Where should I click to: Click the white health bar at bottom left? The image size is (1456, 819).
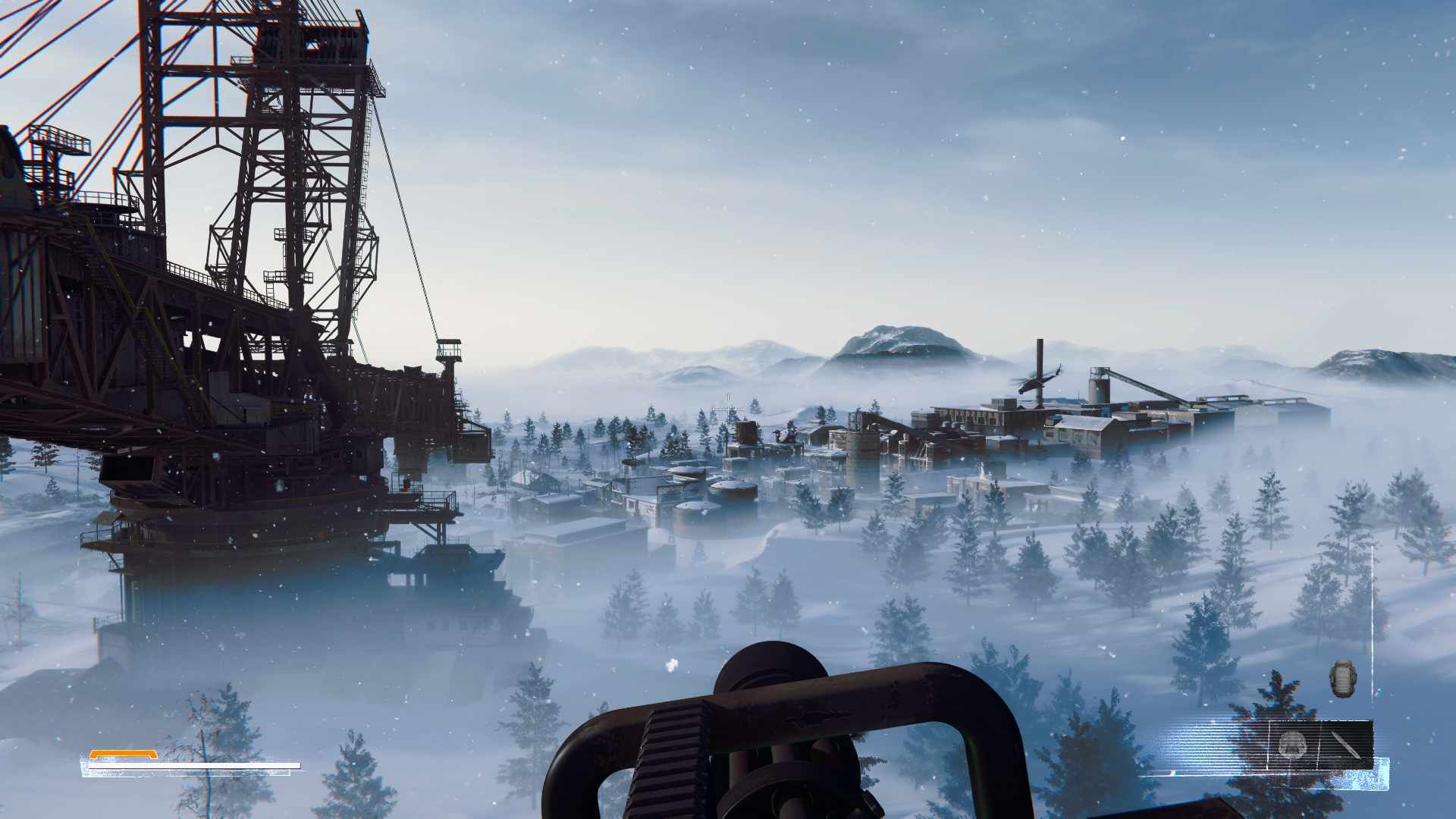click(192, 765)
